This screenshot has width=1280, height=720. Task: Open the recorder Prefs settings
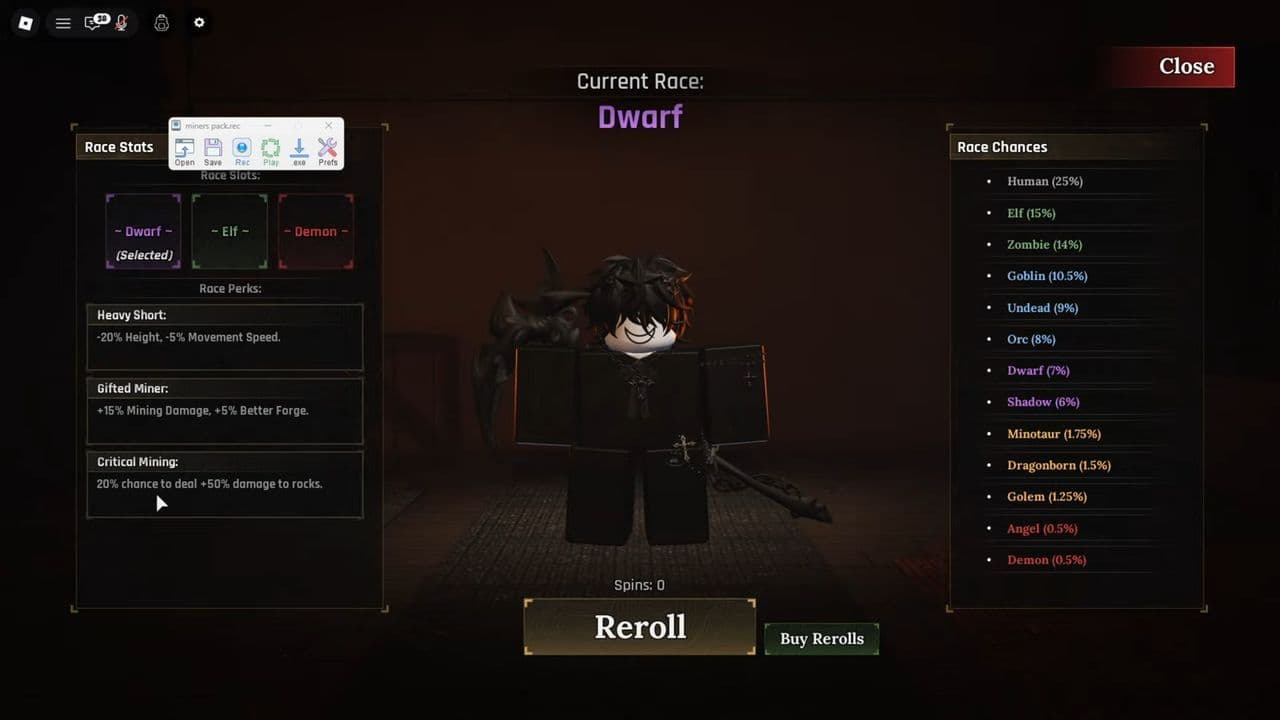[327, 148]
